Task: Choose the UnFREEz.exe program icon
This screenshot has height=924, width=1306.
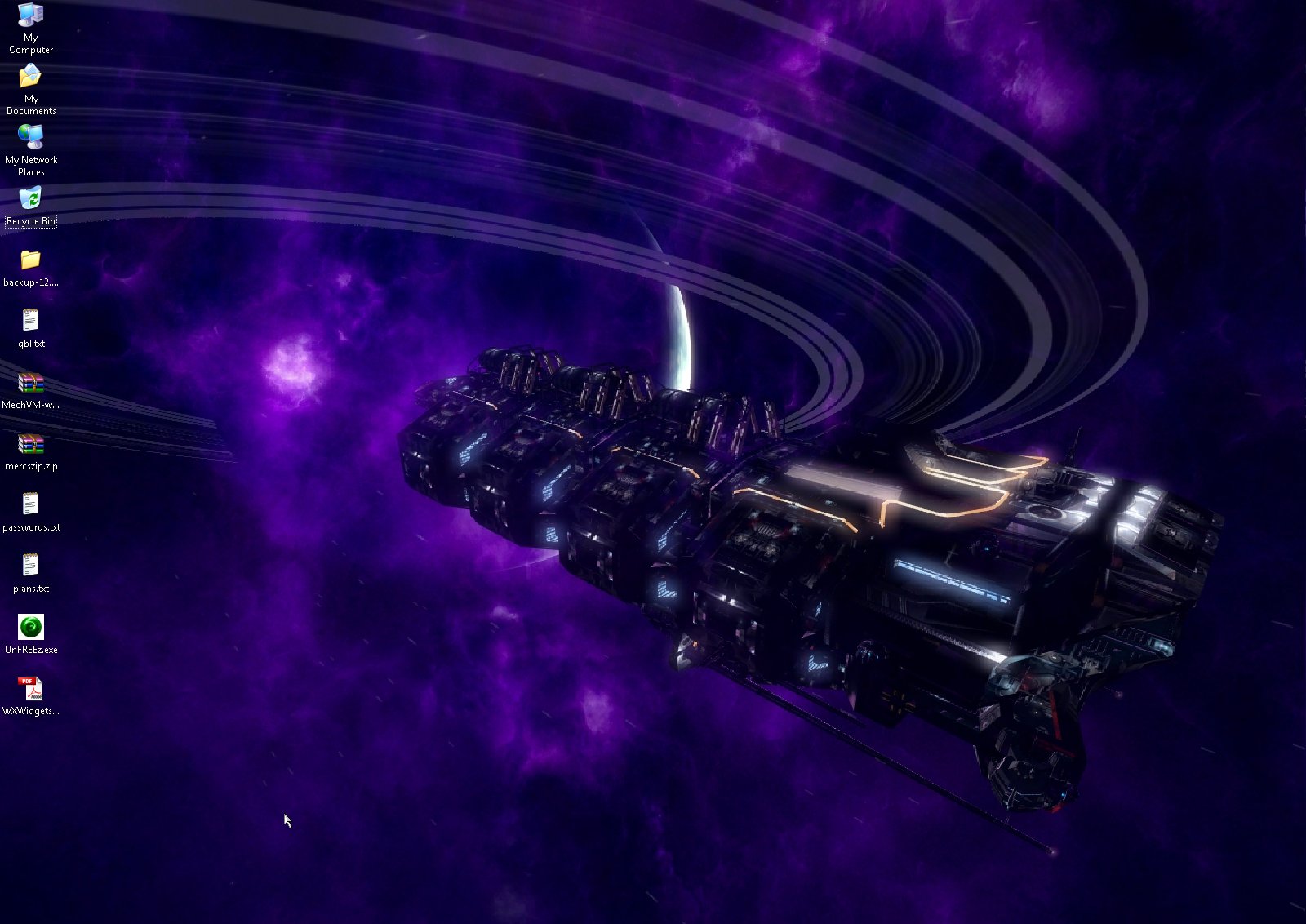Action: [30, 627]
